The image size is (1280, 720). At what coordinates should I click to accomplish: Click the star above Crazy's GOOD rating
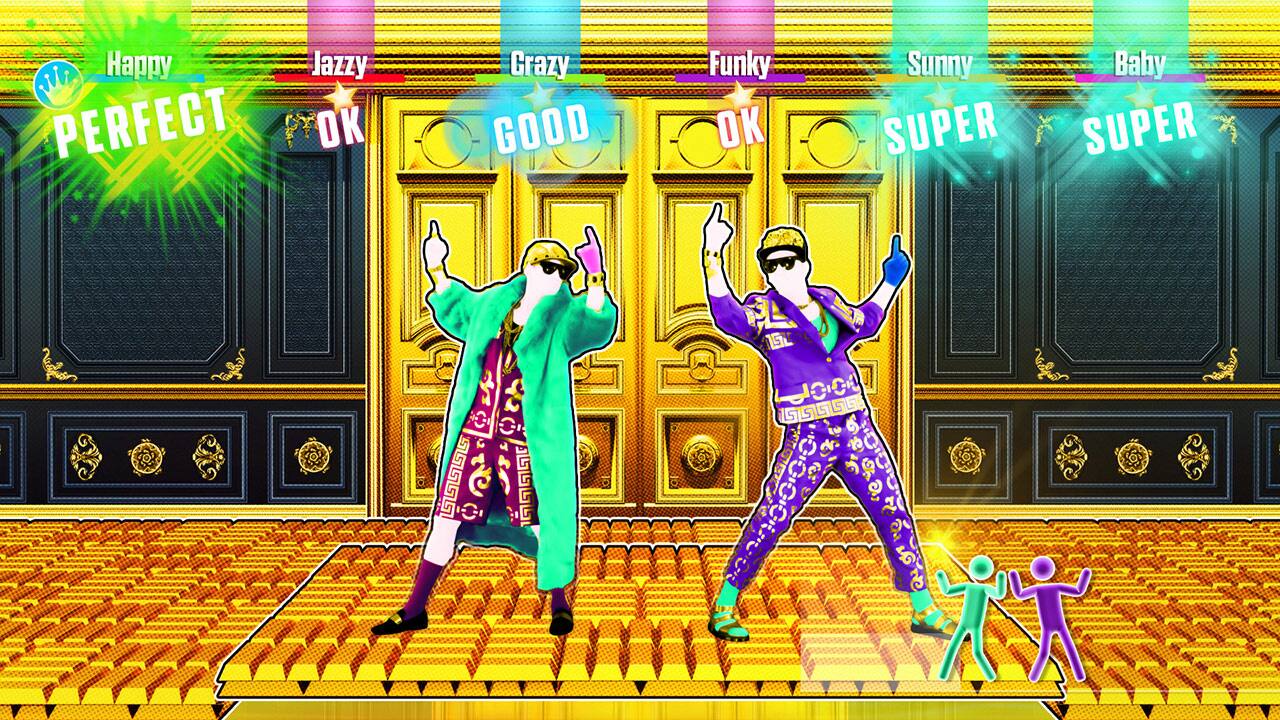[538, 97]
